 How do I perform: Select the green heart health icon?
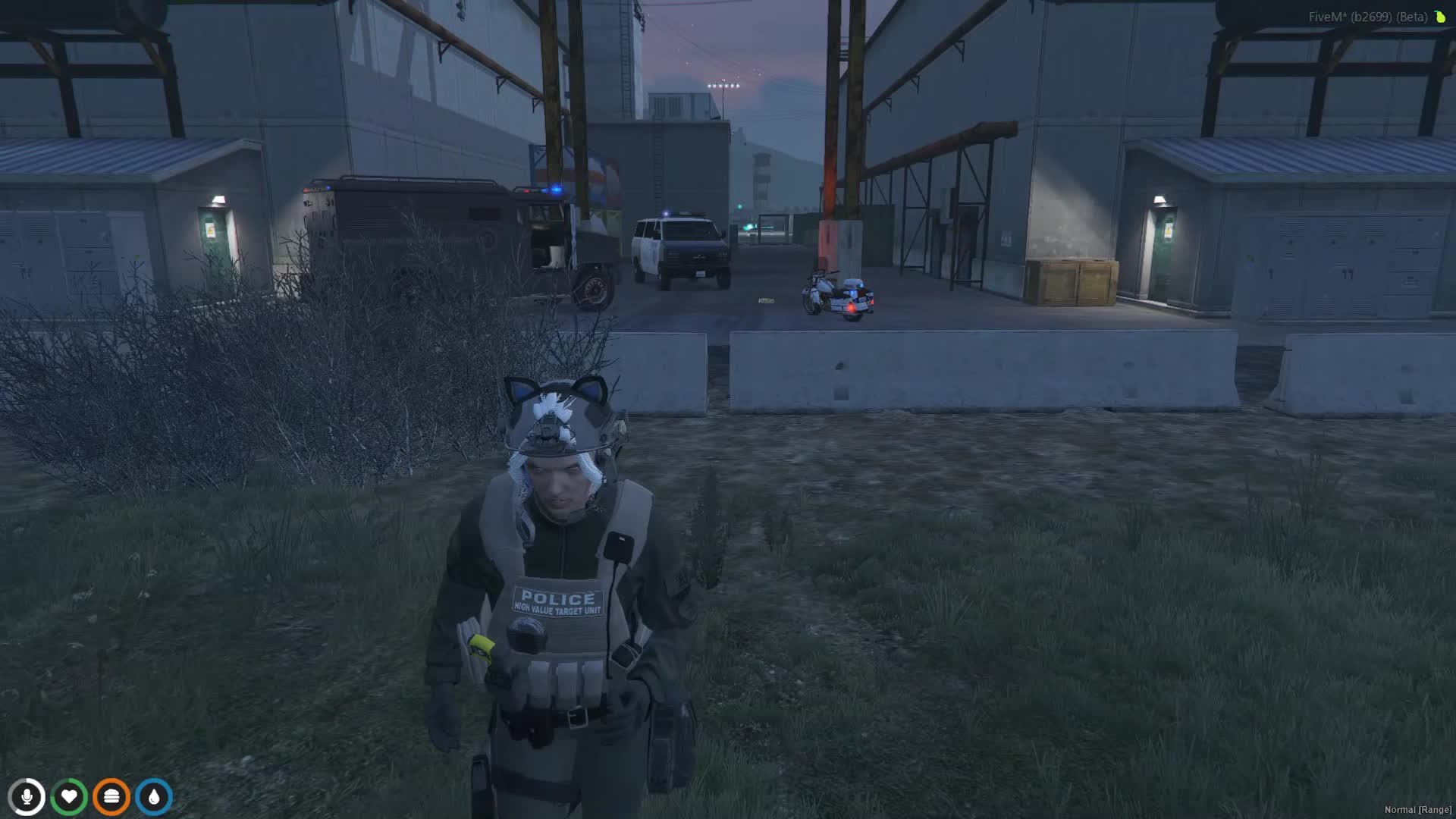coord(69,797)
